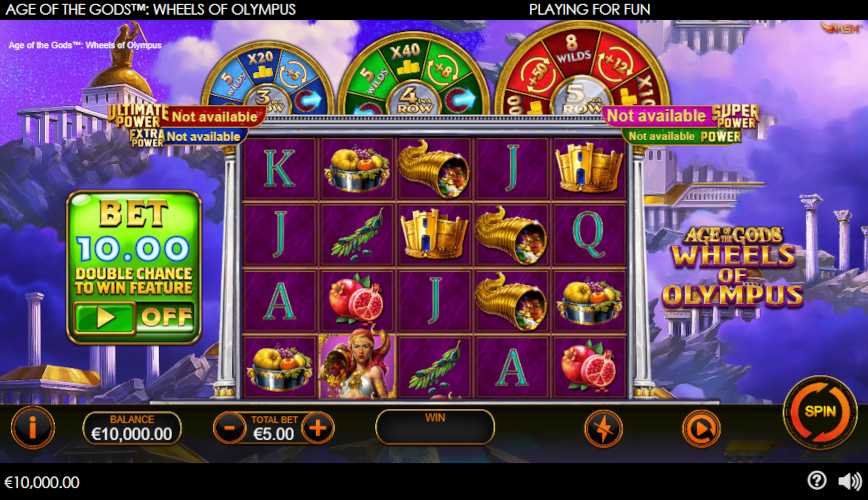Open the help question mark icon

tap(817, 481)
